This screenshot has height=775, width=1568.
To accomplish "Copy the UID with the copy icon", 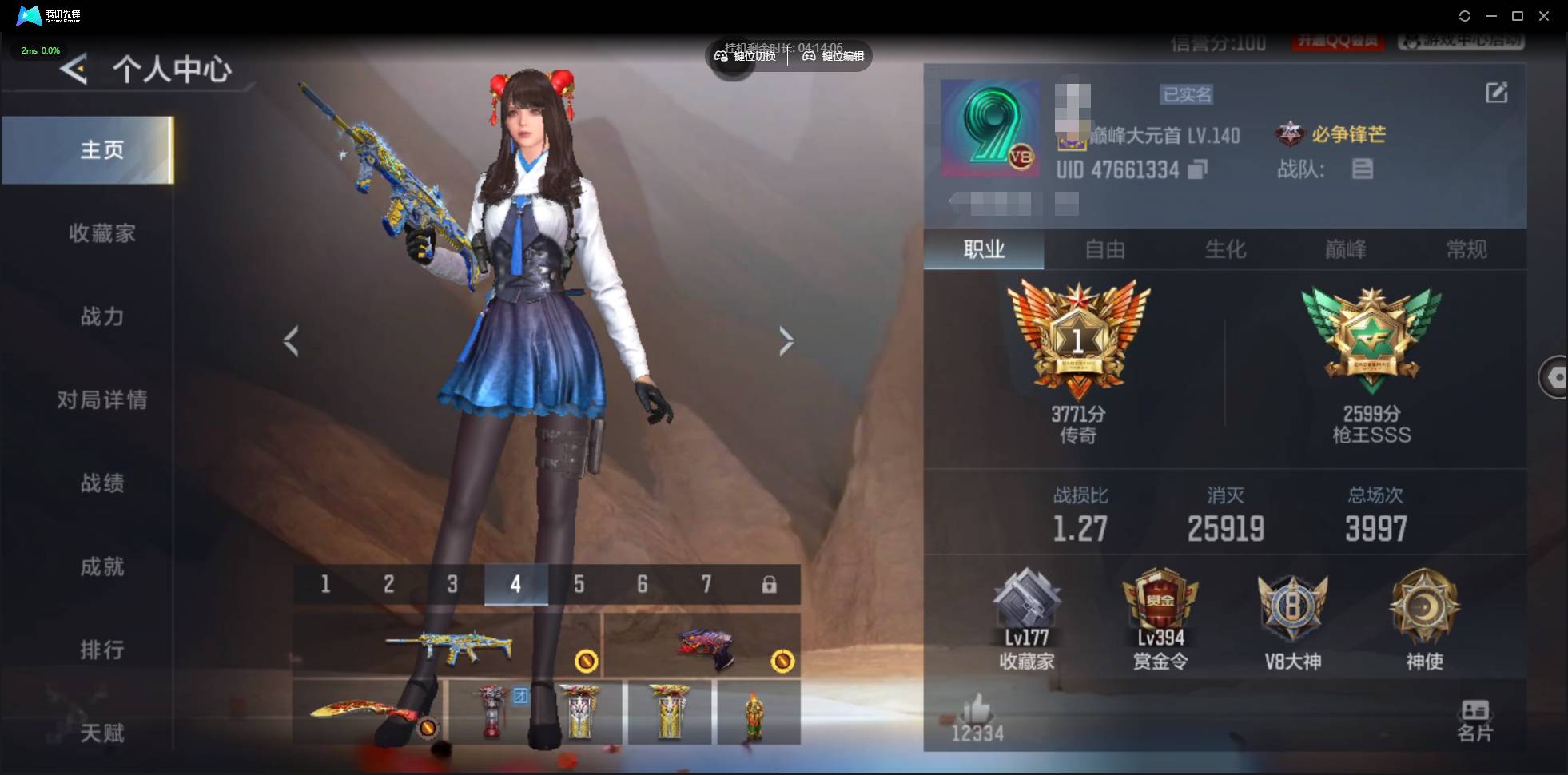I will pos(1197,169).
